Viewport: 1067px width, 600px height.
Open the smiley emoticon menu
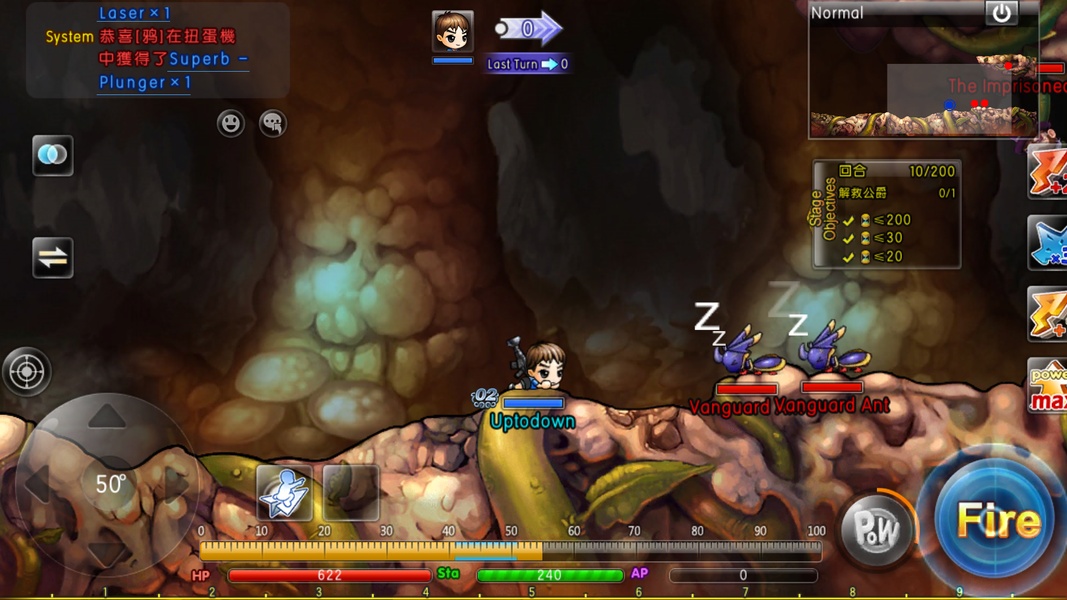(231, 123)
